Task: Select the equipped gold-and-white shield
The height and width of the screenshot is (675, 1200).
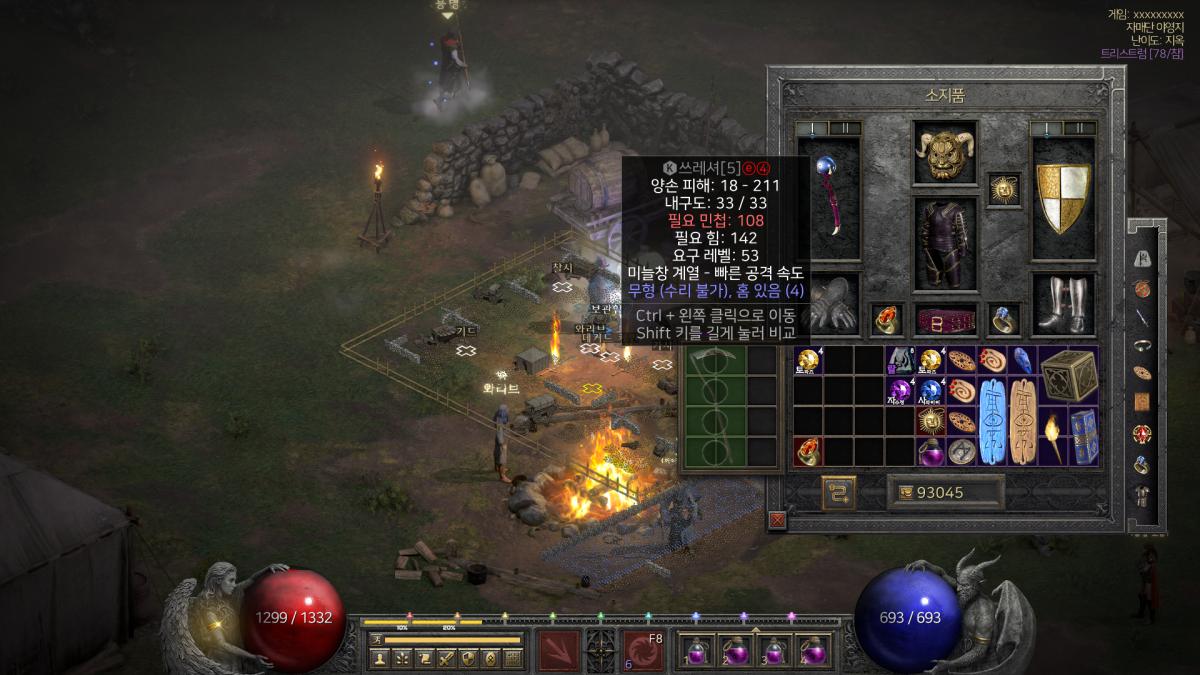Action: pyautogui.click(x=1063, y=198)
